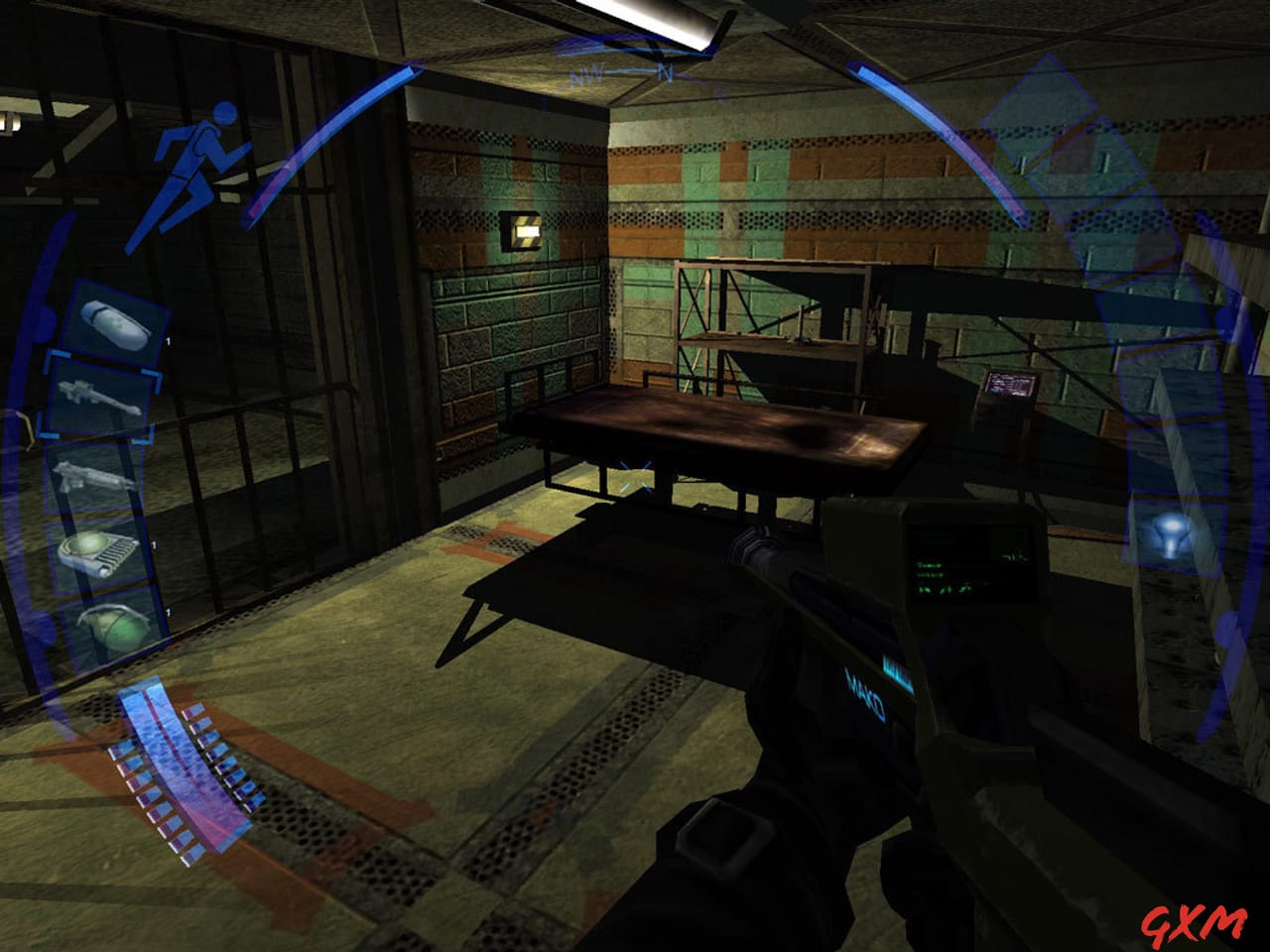1270x952 pixels.
Task: Select the north marker on the compass
Action: (663, 71)
